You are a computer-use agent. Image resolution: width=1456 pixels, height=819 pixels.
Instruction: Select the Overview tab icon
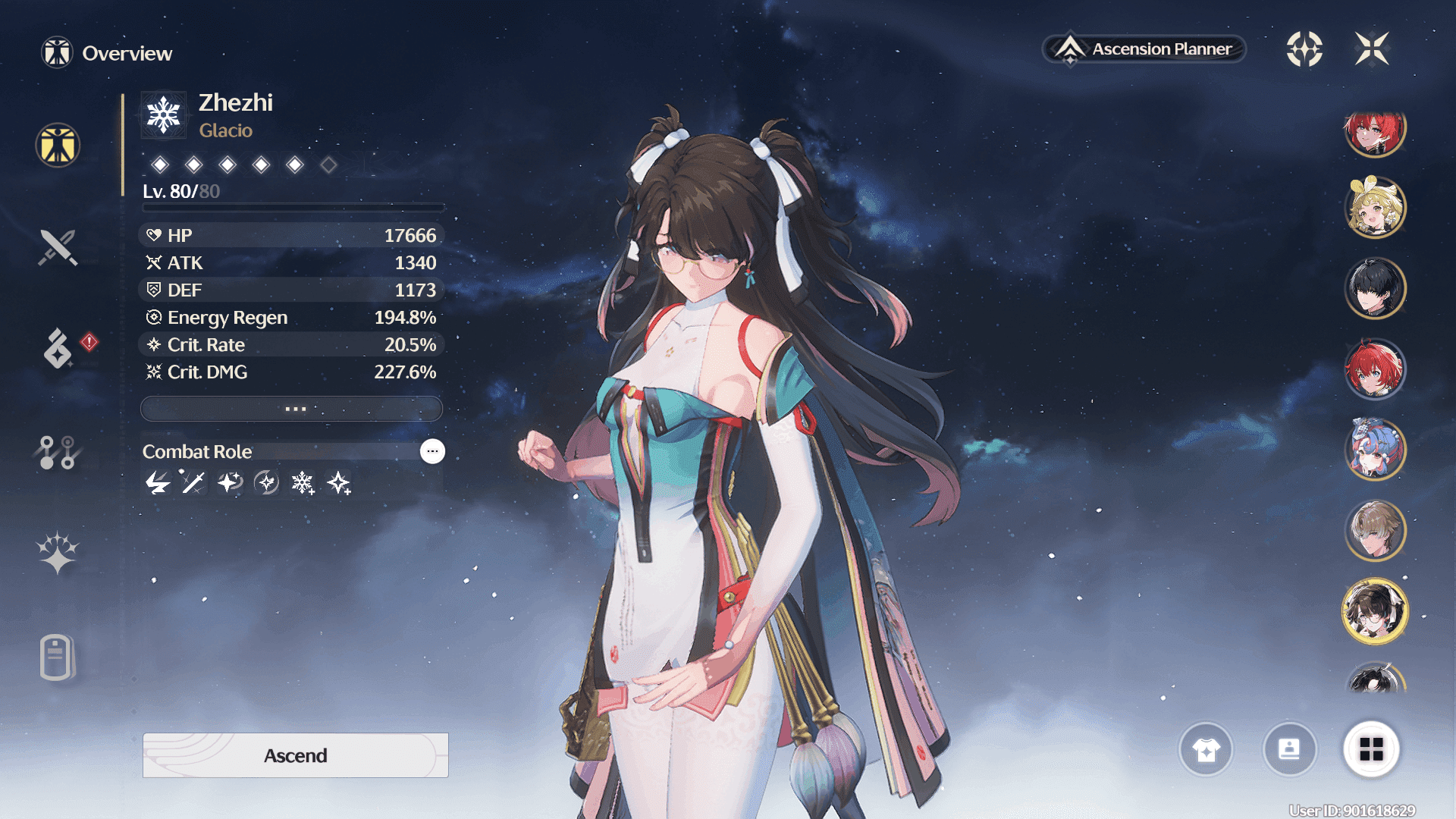pyautogui.click(x=58, y=145)
